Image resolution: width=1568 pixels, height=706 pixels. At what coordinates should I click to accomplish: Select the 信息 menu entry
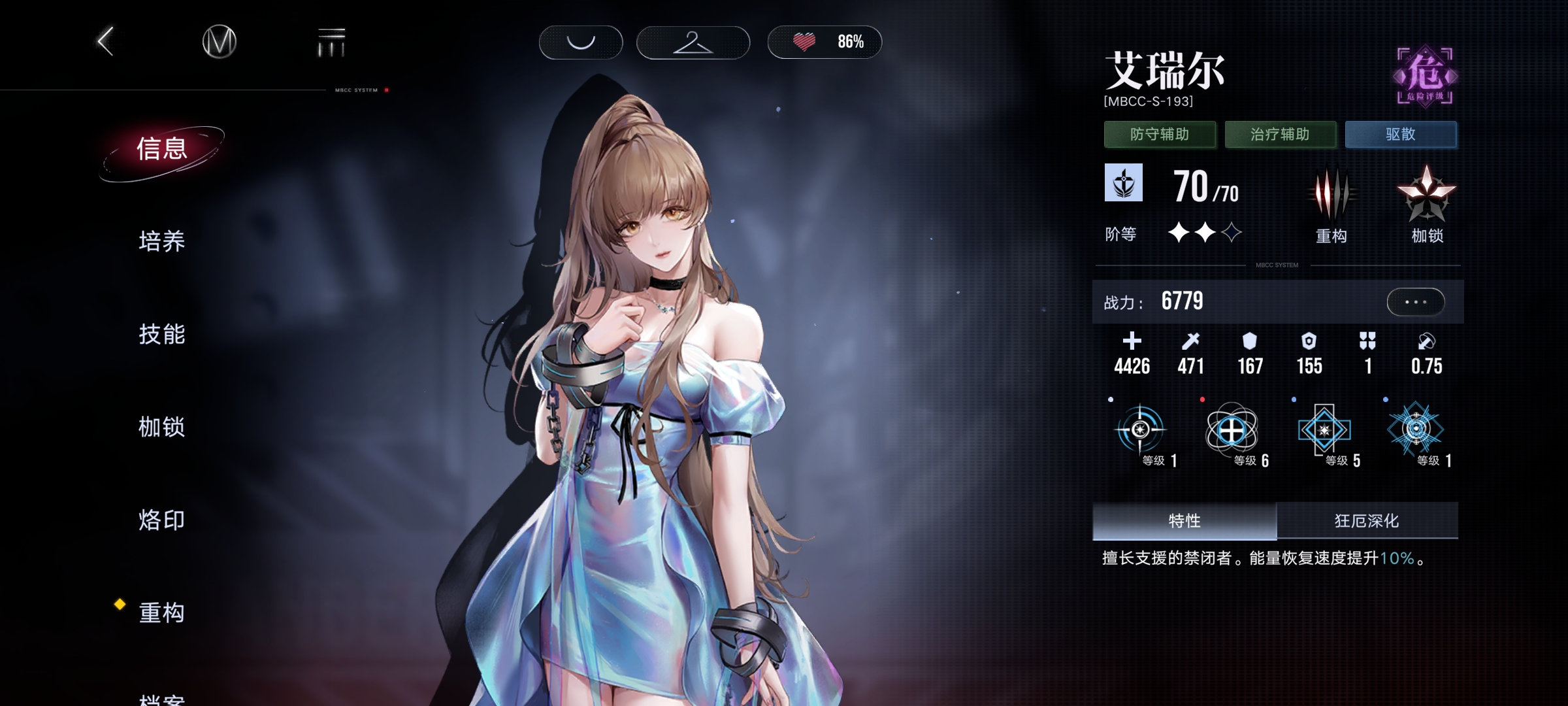click(162, 150)
